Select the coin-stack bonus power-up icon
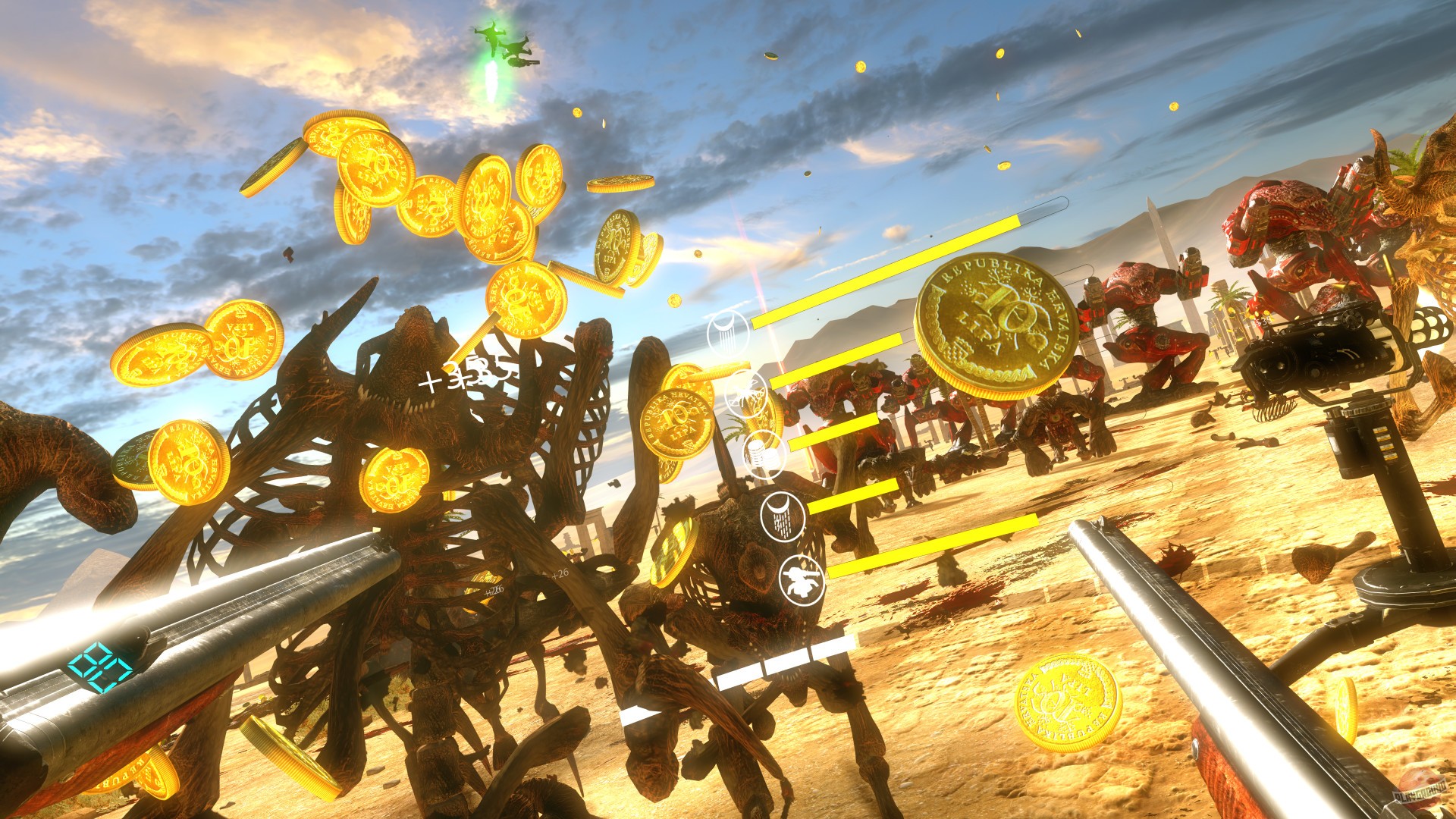Viewport: 1456px width, 819px height. click(x=764, y=453)
